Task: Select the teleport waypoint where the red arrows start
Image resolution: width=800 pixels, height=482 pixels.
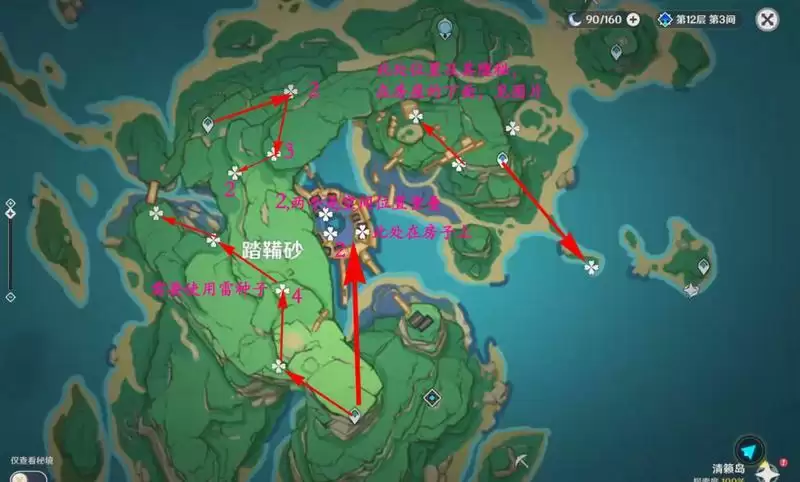Action: click(x=354, y=416)
